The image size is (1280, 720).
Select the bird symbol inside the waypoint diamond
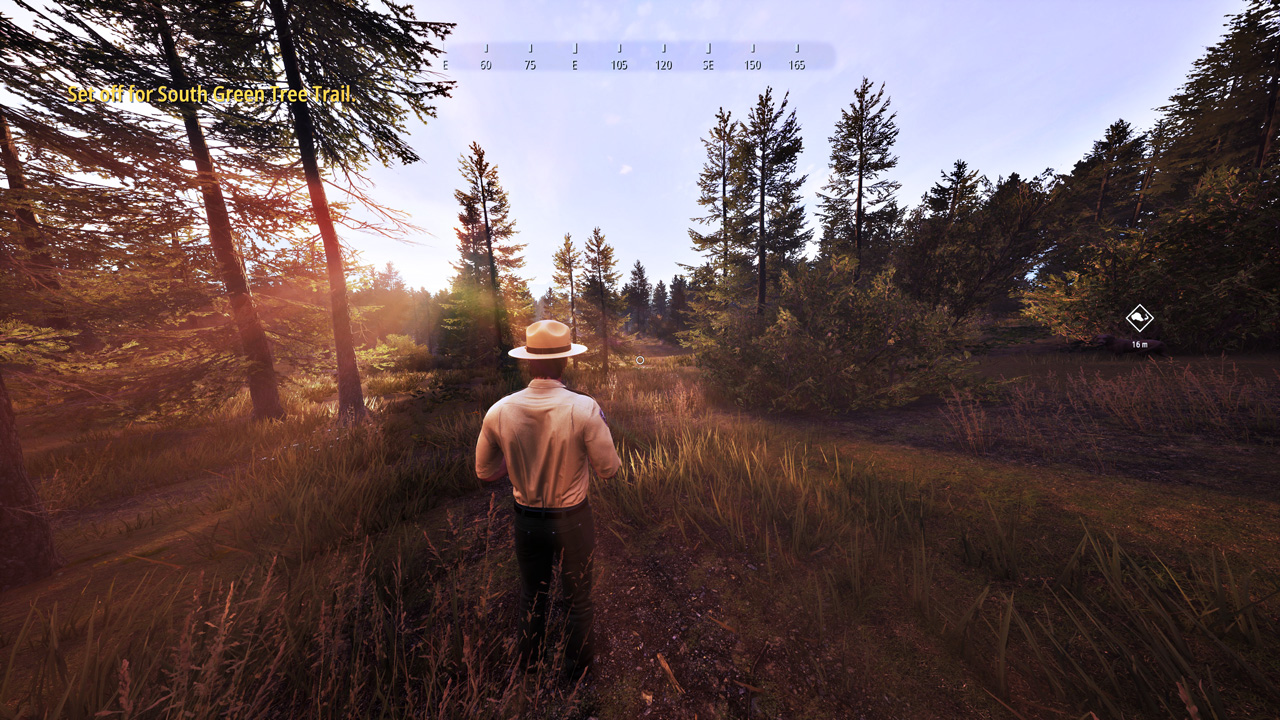point(1138,317)
